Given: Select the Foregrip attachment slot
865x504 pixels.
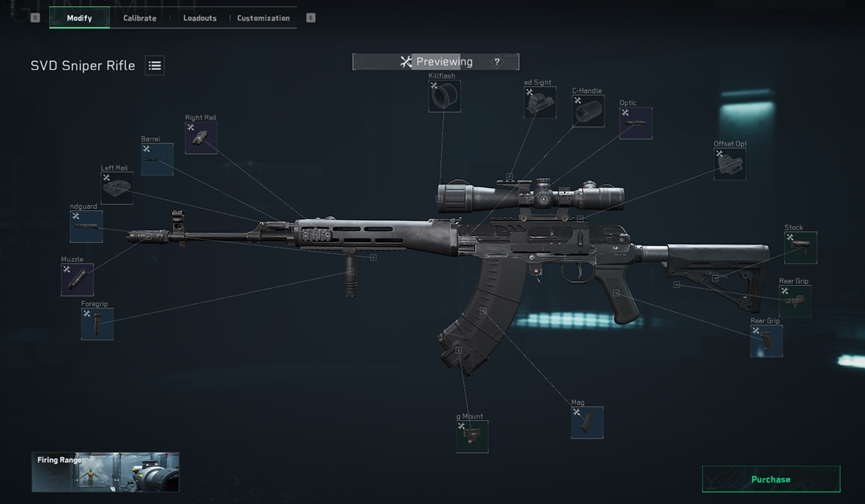Looking at the screenshot, I should tap(97, 323).
